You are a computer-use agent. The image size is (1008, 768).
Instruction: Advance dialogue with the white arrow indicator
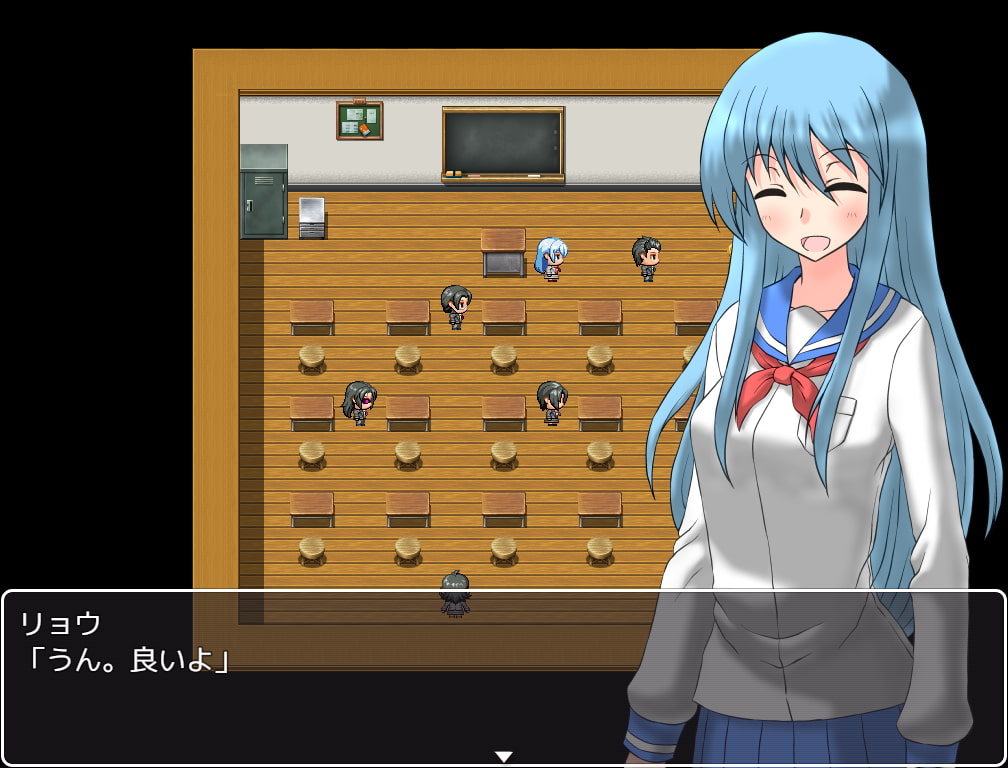coord(504,756)
